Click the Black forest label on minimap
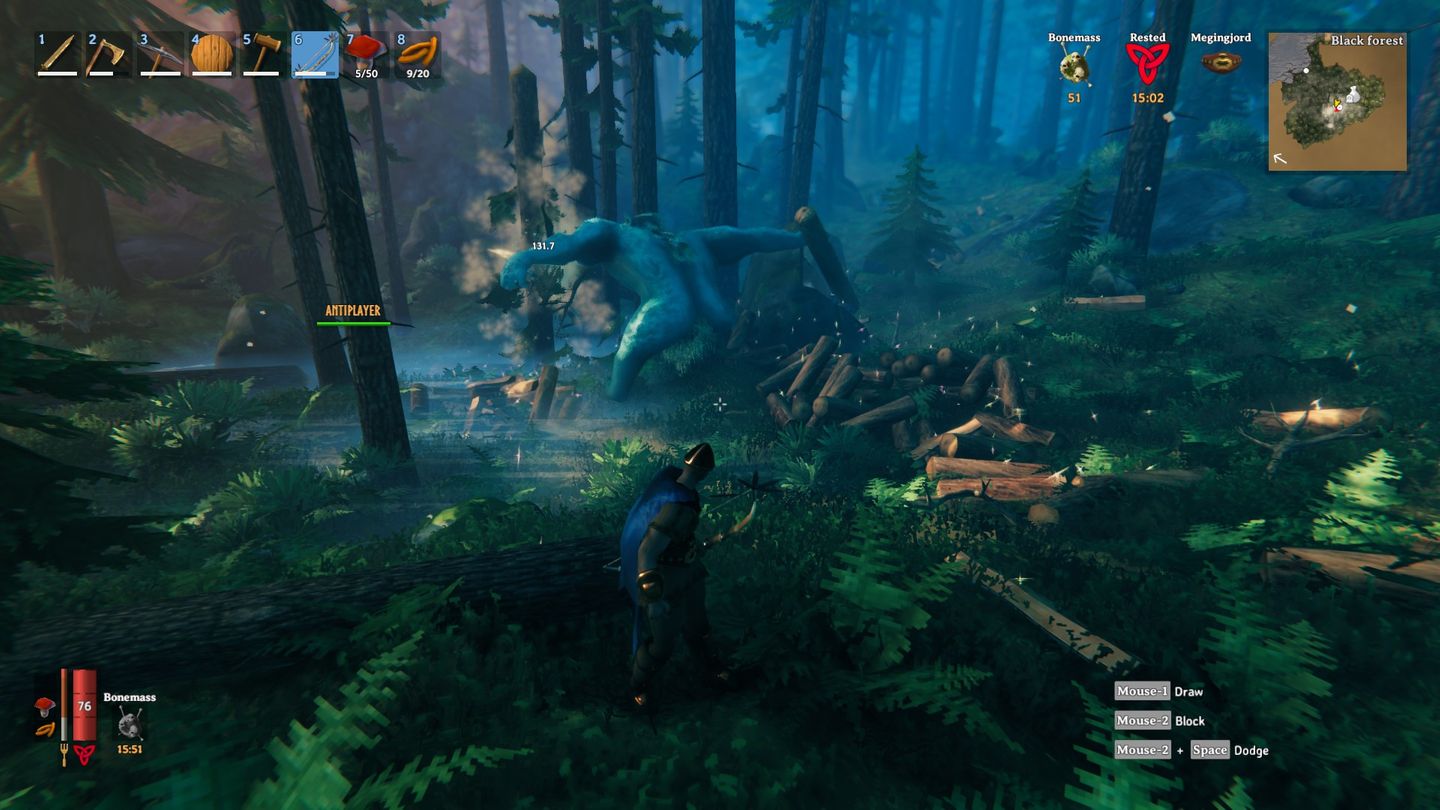 [x=1366, y=41]
